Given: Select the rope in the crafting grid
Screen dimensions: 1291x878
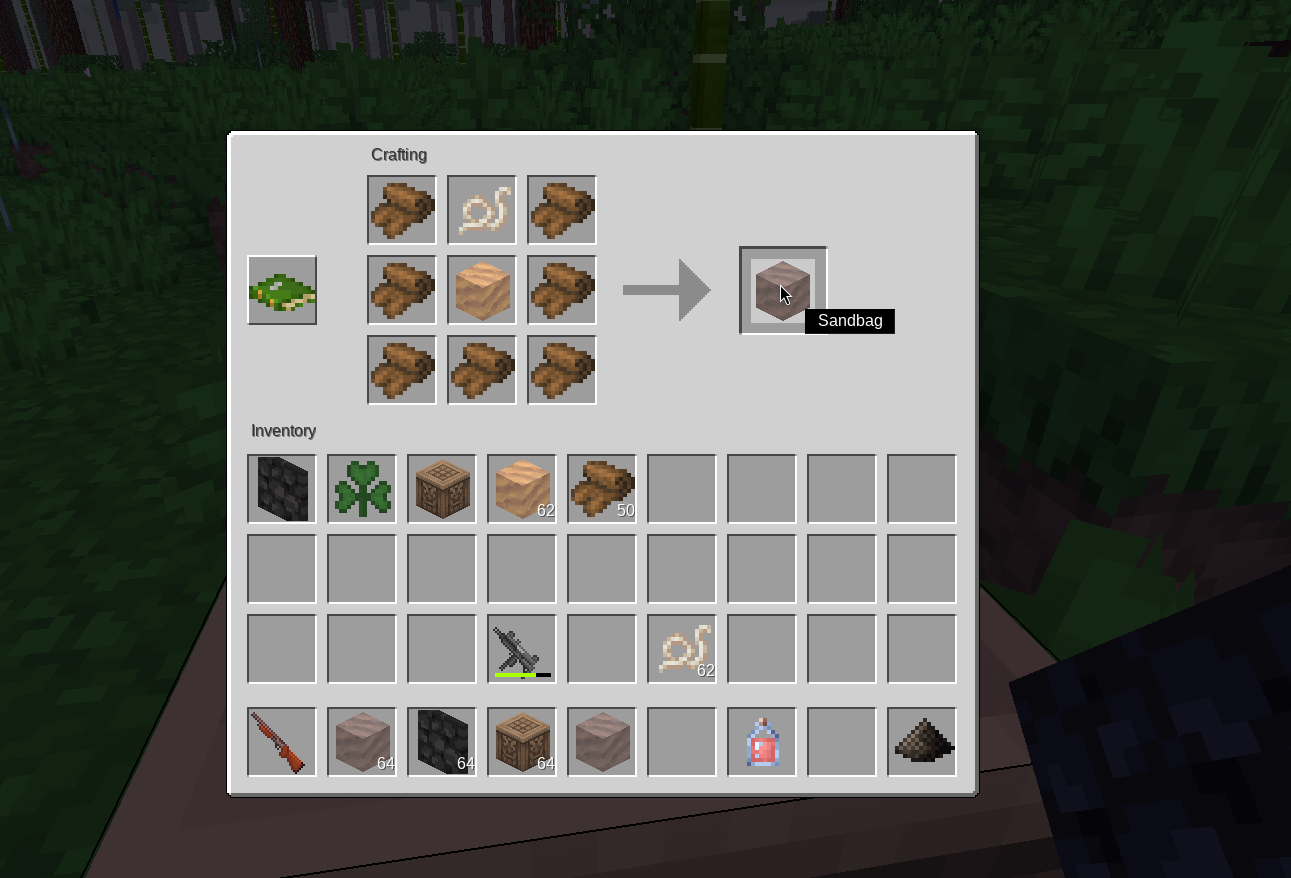Looking at the screenshot, I should coord(482,210).
